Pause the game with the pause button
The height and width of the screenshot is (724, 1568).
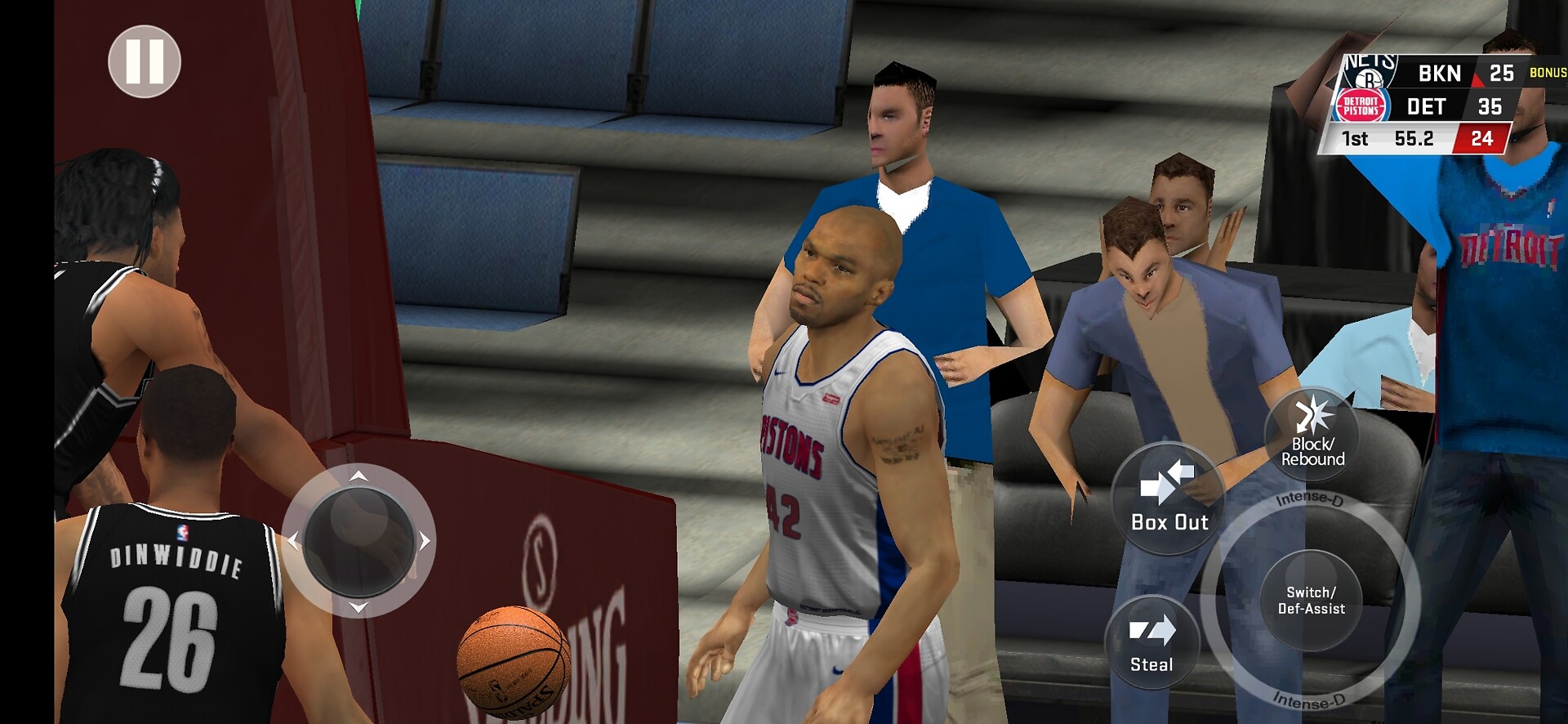coord(145,62)
